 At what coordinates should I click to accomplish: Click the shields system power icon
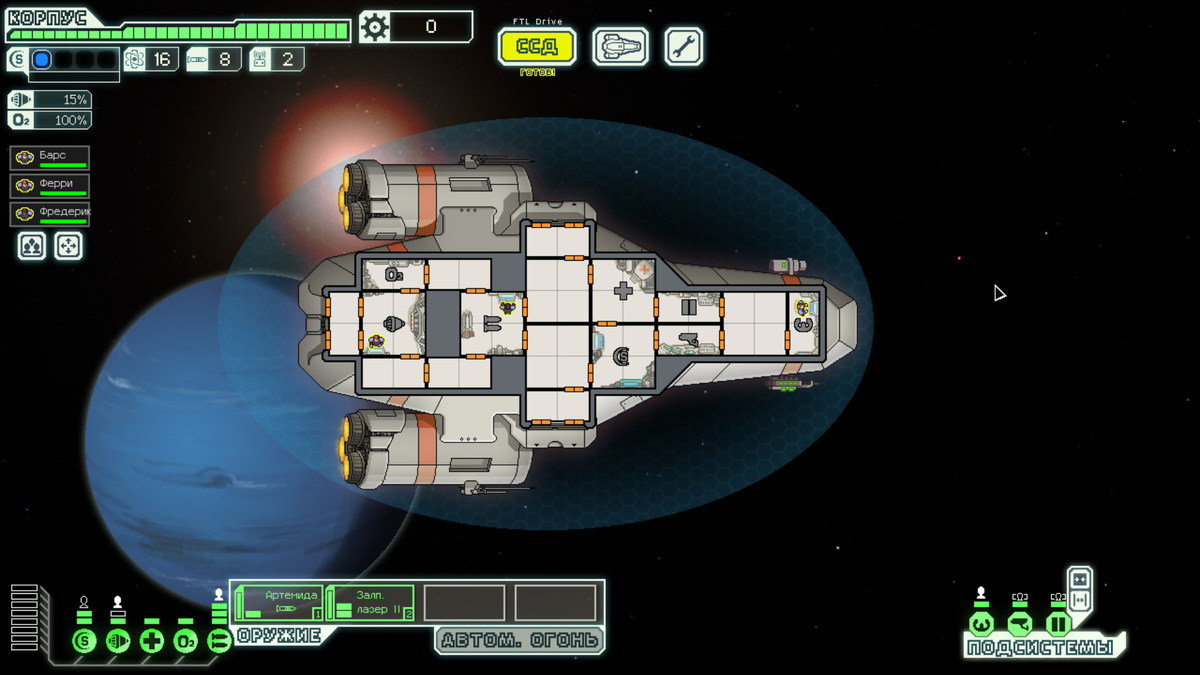coord(84,641)
